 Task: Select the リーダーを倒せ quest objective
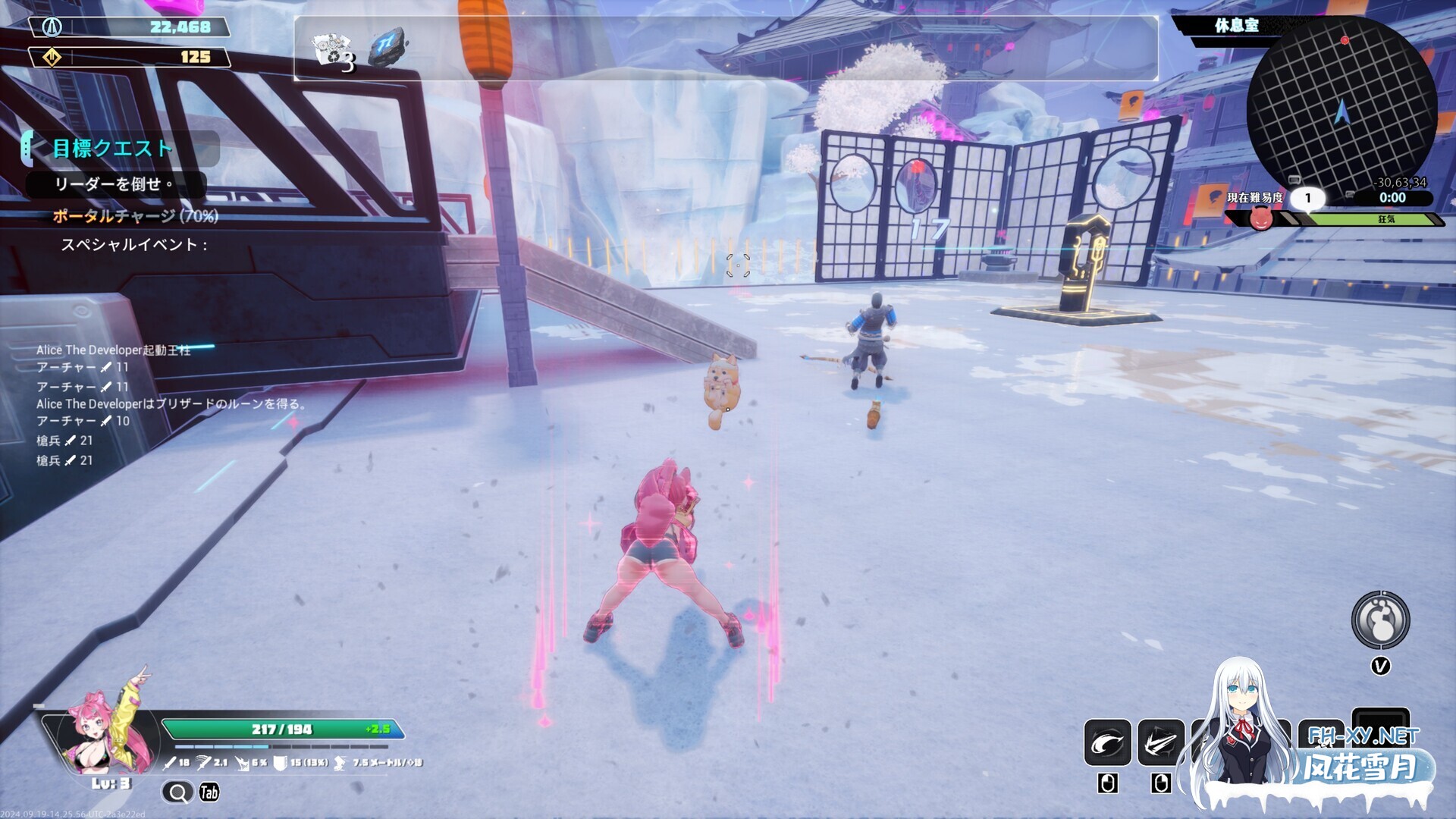[114, 184]
